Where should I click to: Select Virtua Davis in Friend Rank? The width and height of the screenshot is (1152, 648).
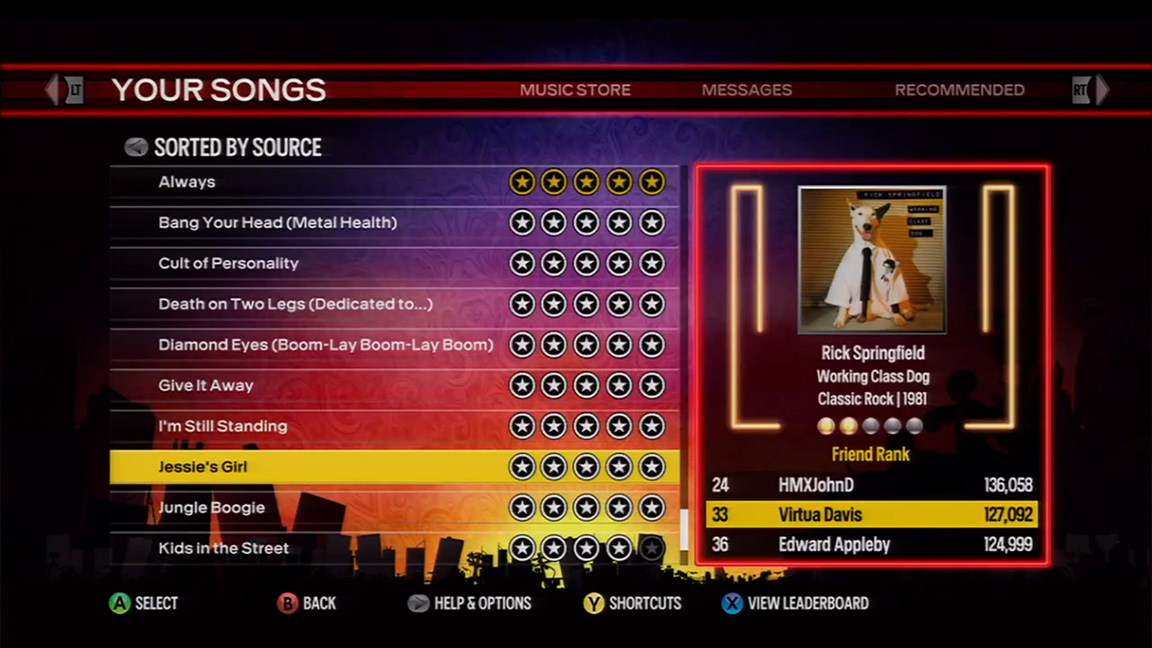tap(871, 515)
